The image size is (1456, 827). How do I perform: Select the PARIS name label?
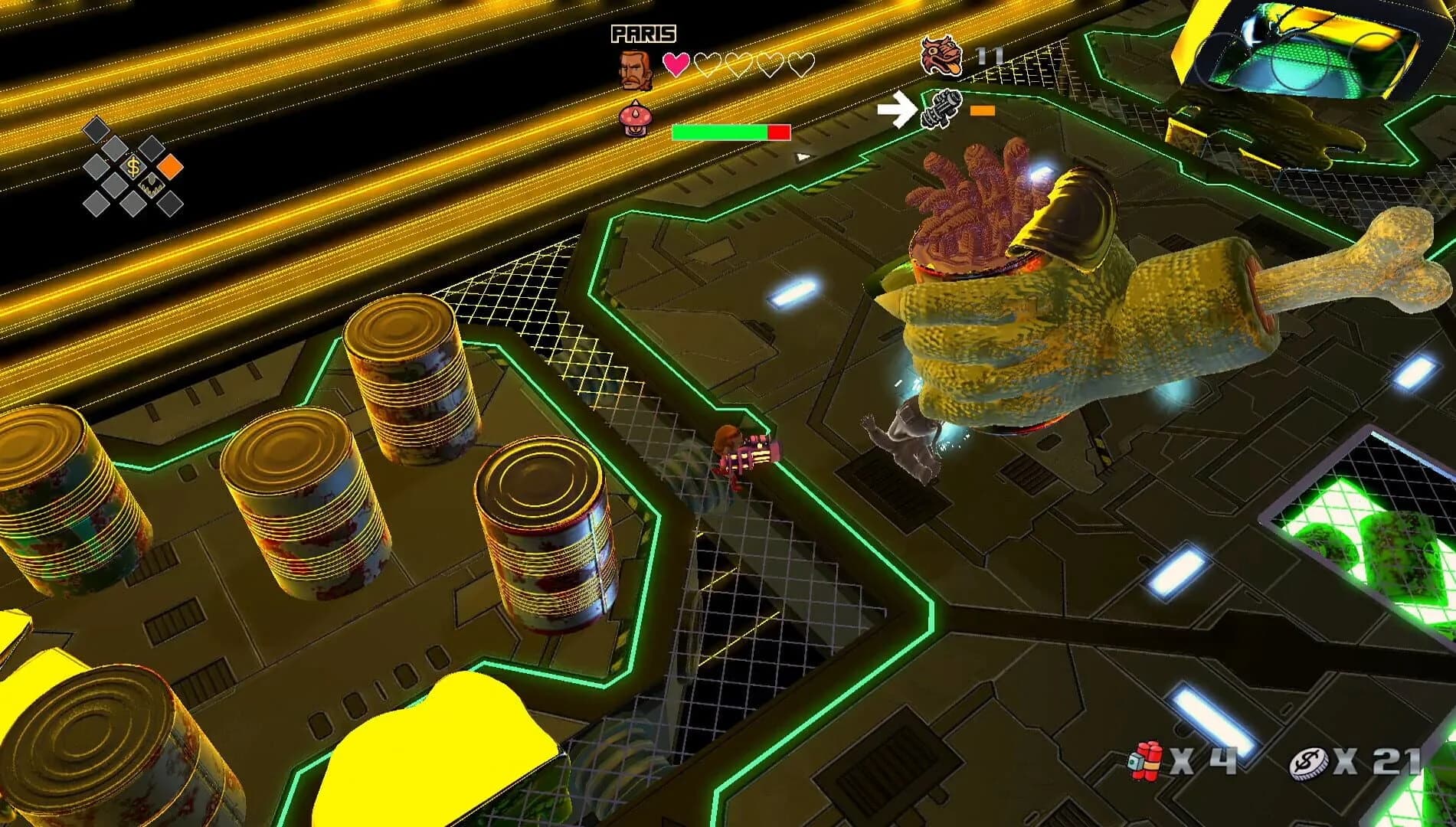[x=644, y=33]
